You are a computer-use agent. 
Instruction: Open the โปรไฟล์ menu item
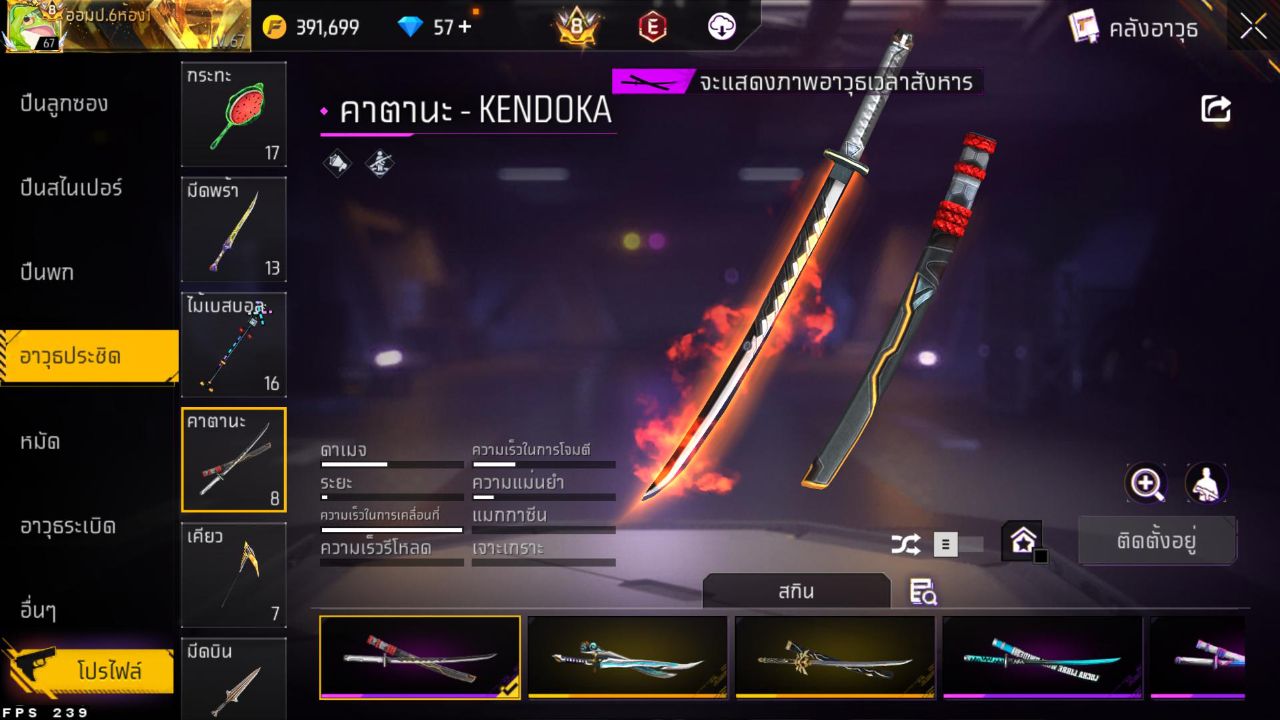[x=105, y=670]
